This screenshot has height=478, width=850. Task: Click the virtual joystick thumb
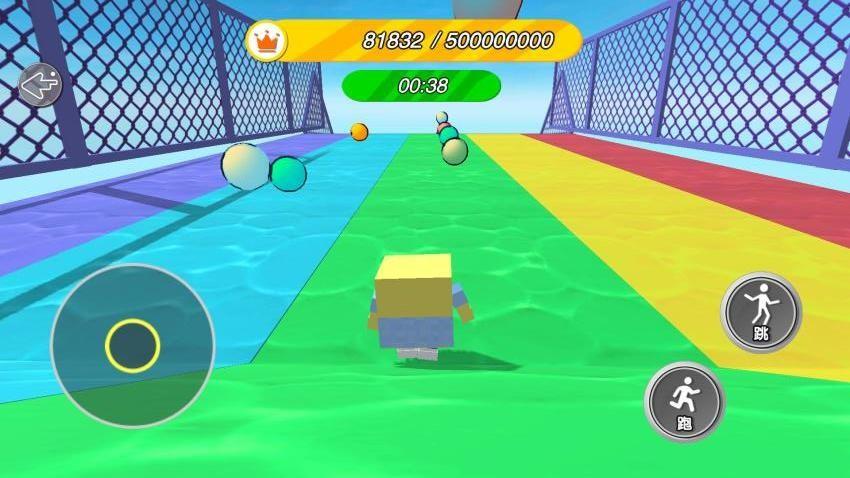(x=132, y=345)
